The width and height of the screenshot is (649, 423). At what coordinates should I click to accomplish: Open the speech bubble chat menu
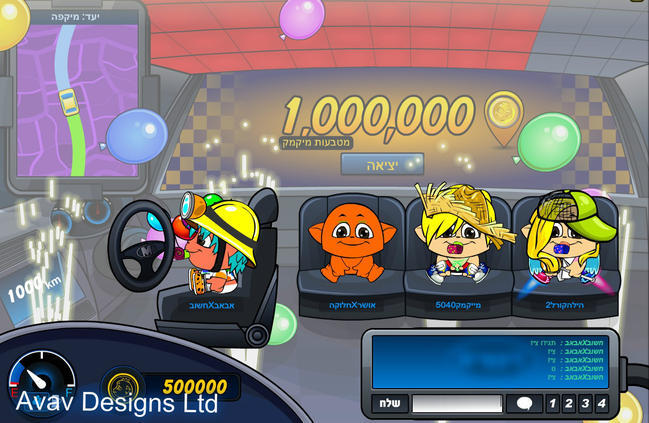523,403
